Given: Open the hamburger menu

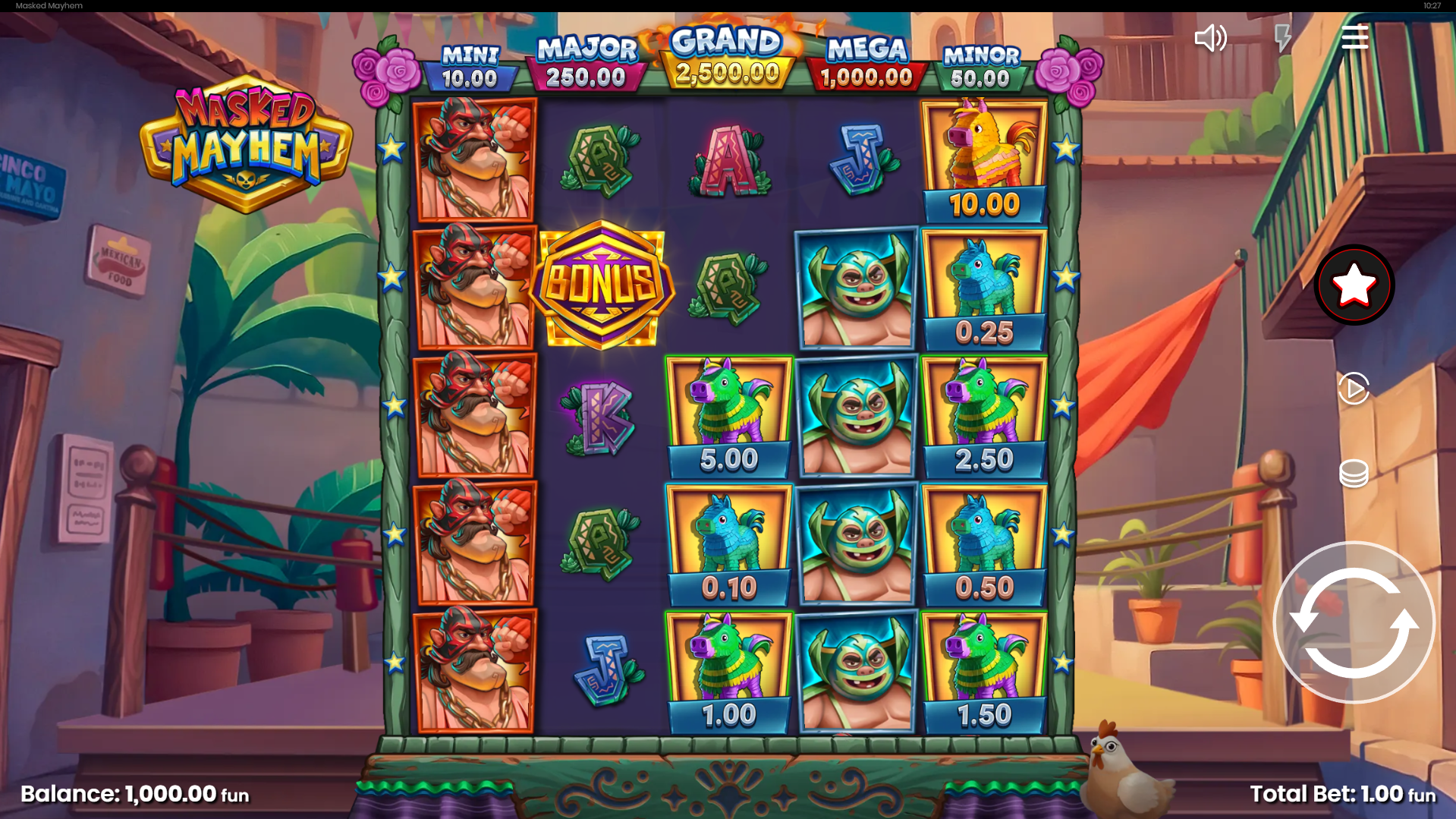Looking at the screenshot, I should [x=1354, y=37].
